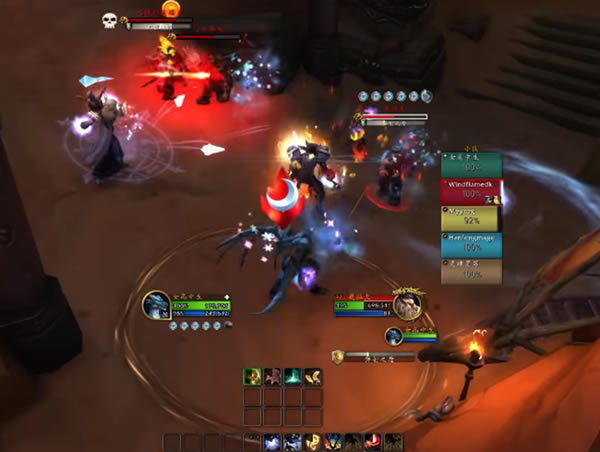Use the teal glowing ability icon
The image size is (600, 452).
[x=293, y=376]
